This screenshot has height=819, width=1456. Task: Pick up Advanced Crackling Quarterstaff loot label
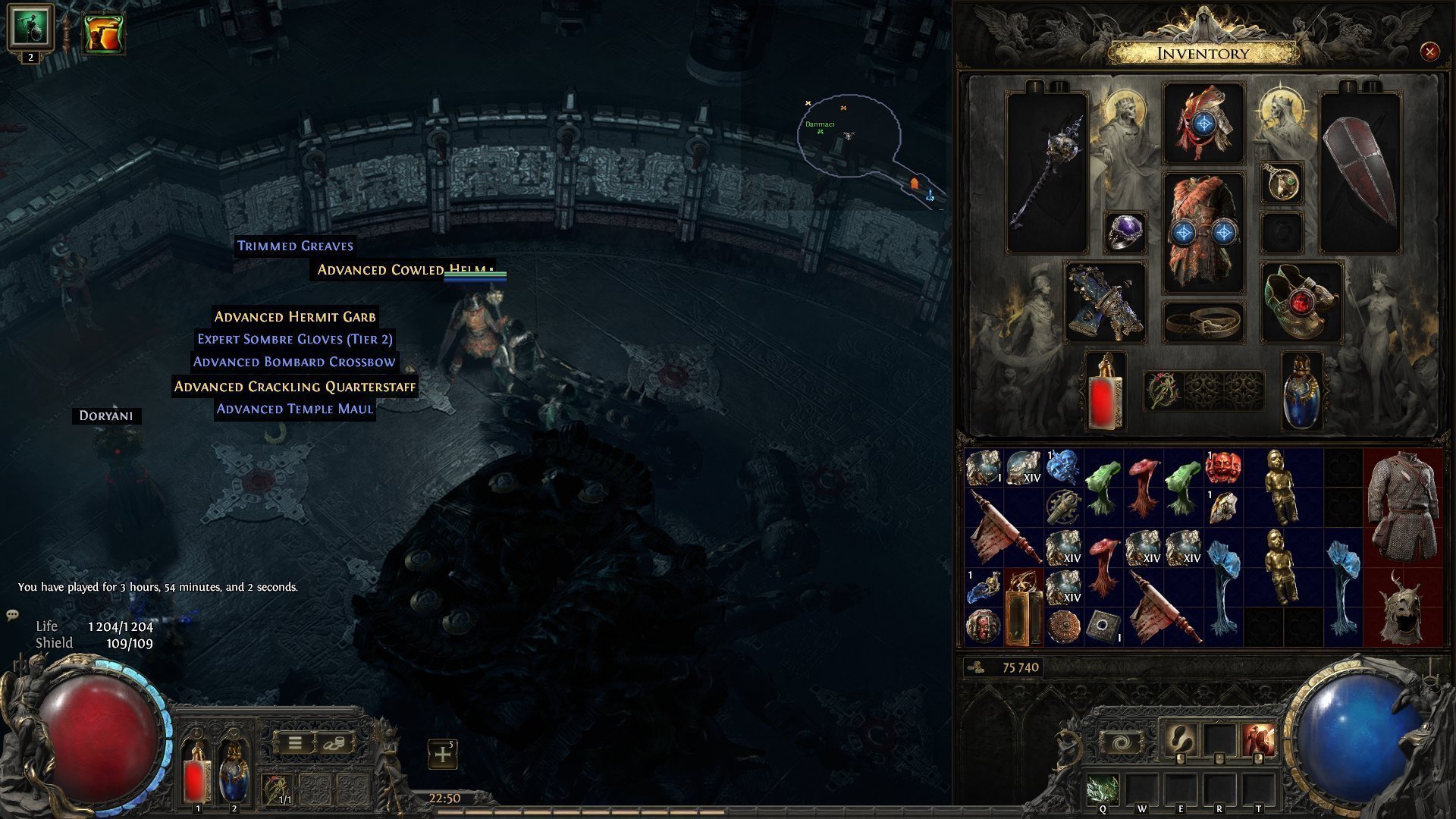(x=295, y=387)
